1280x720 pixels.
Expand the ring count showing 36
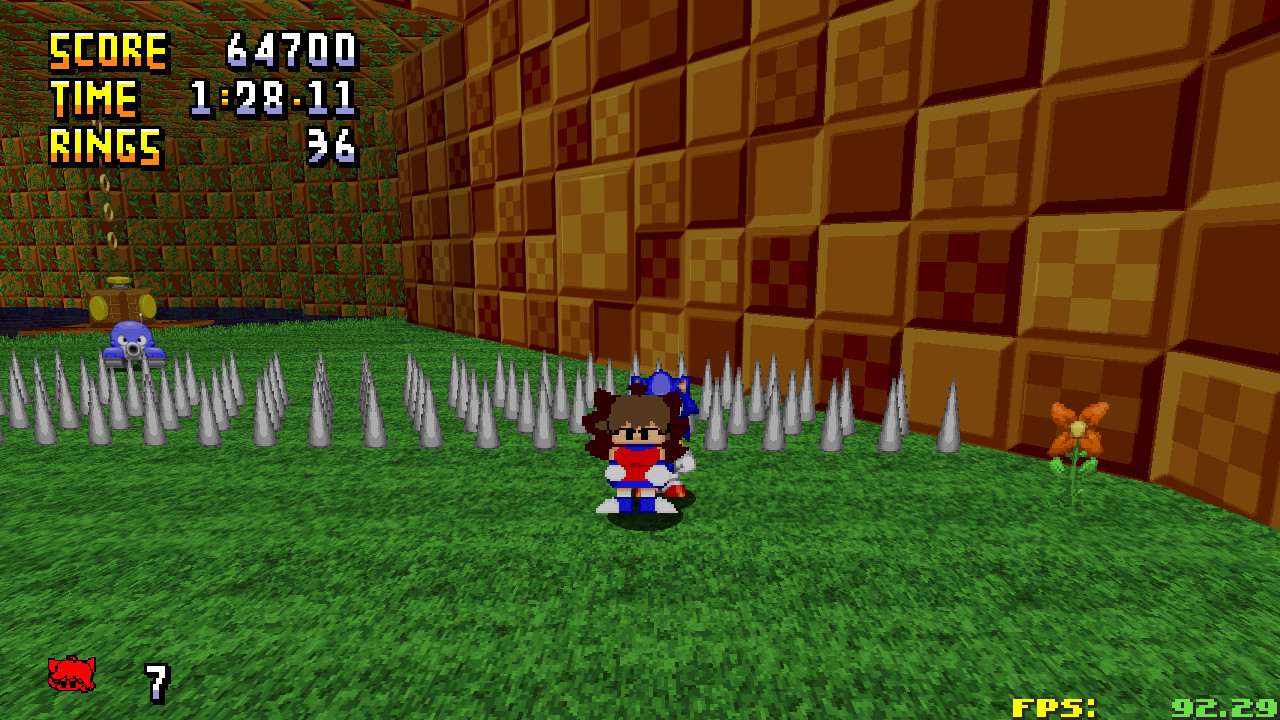330,147
